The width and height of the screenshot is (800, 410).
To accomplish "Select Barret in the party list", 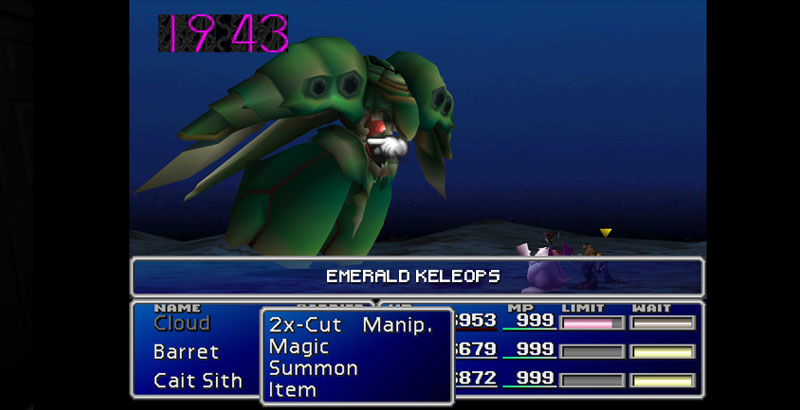I will [186, 352].
